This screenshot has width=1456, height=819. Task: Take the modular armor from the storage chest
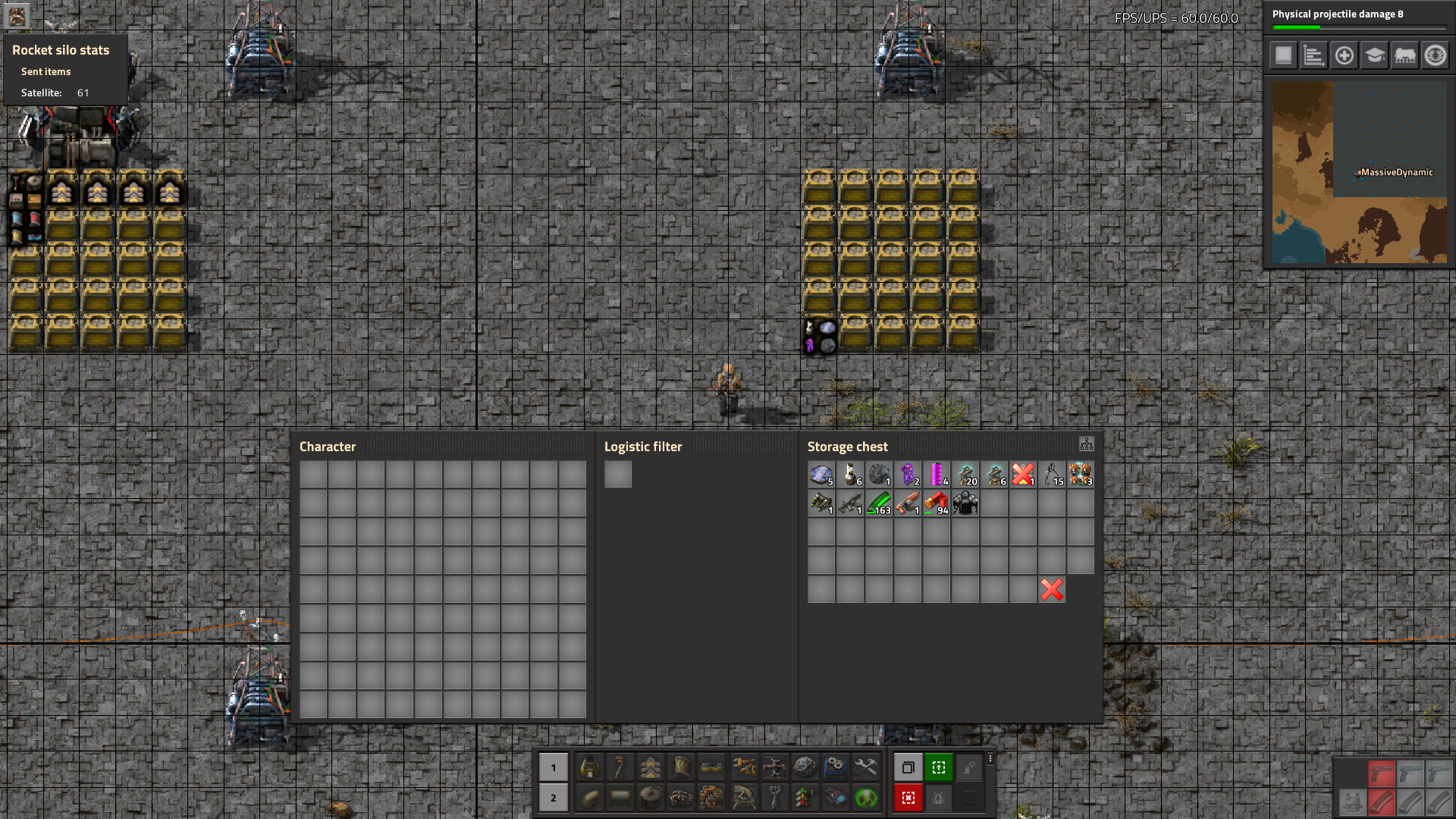[x=966, y=504]
